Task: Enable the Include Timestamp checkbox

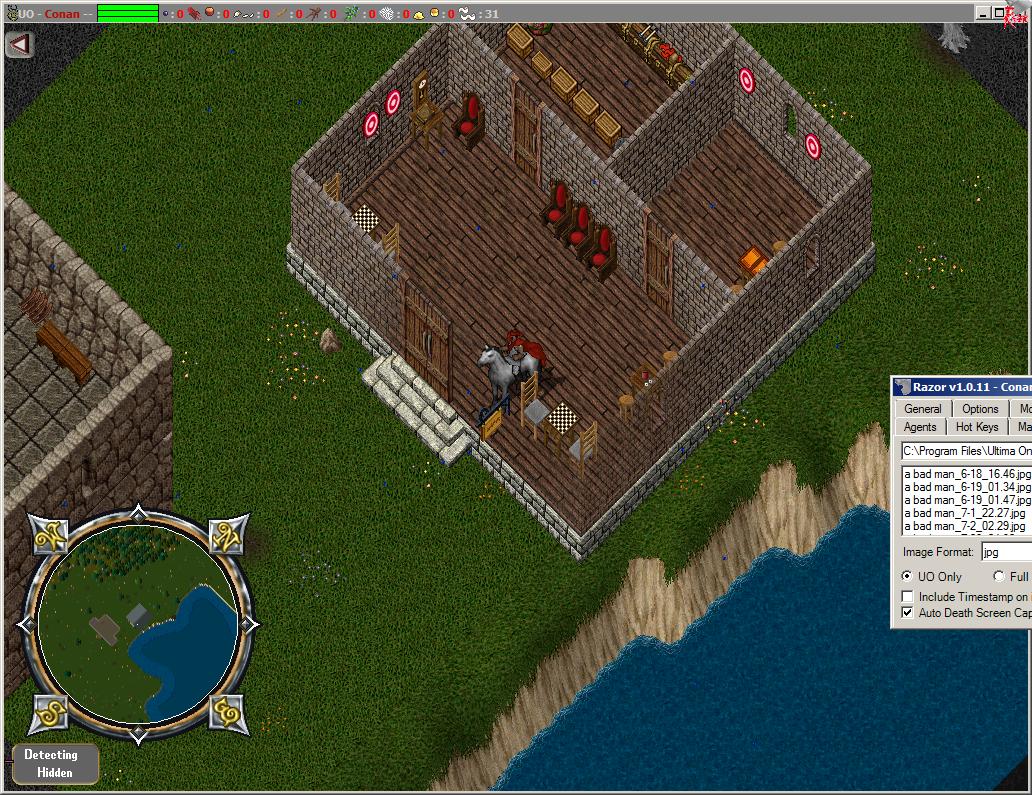Action: (x=908, y=597)
